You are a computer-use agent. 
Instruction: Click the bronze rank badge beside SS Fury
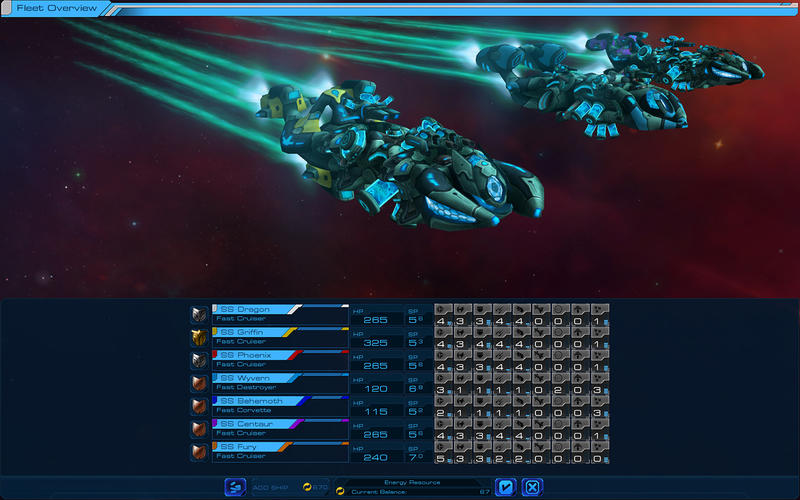pyautogui.click(x=200, y=451)
